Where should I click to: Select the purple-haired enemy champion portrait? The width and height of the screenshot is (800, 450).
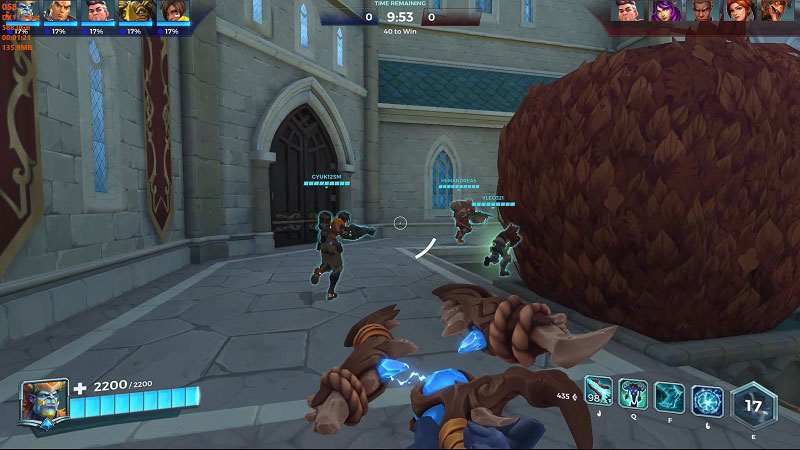665,11
